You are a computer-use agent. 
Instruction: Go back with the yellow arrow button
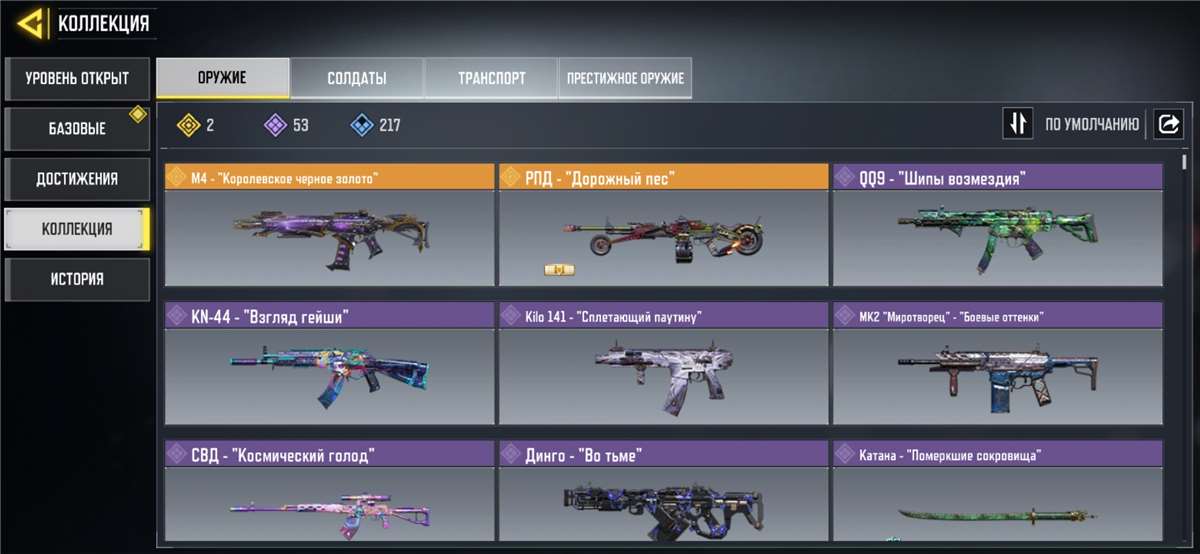[32, 22]
